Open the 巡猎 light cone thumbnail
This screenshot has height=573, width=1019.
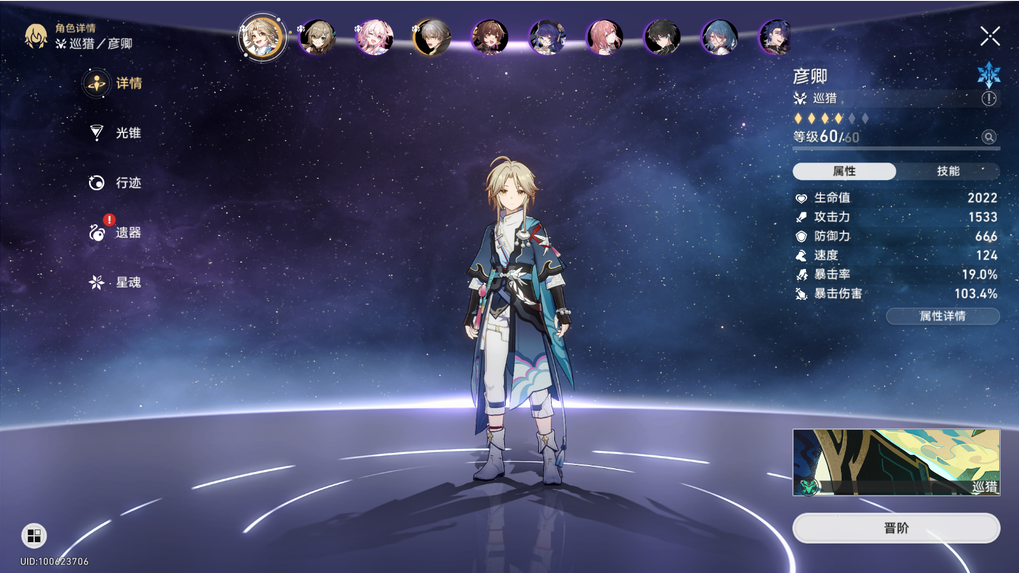coord(896,462)
